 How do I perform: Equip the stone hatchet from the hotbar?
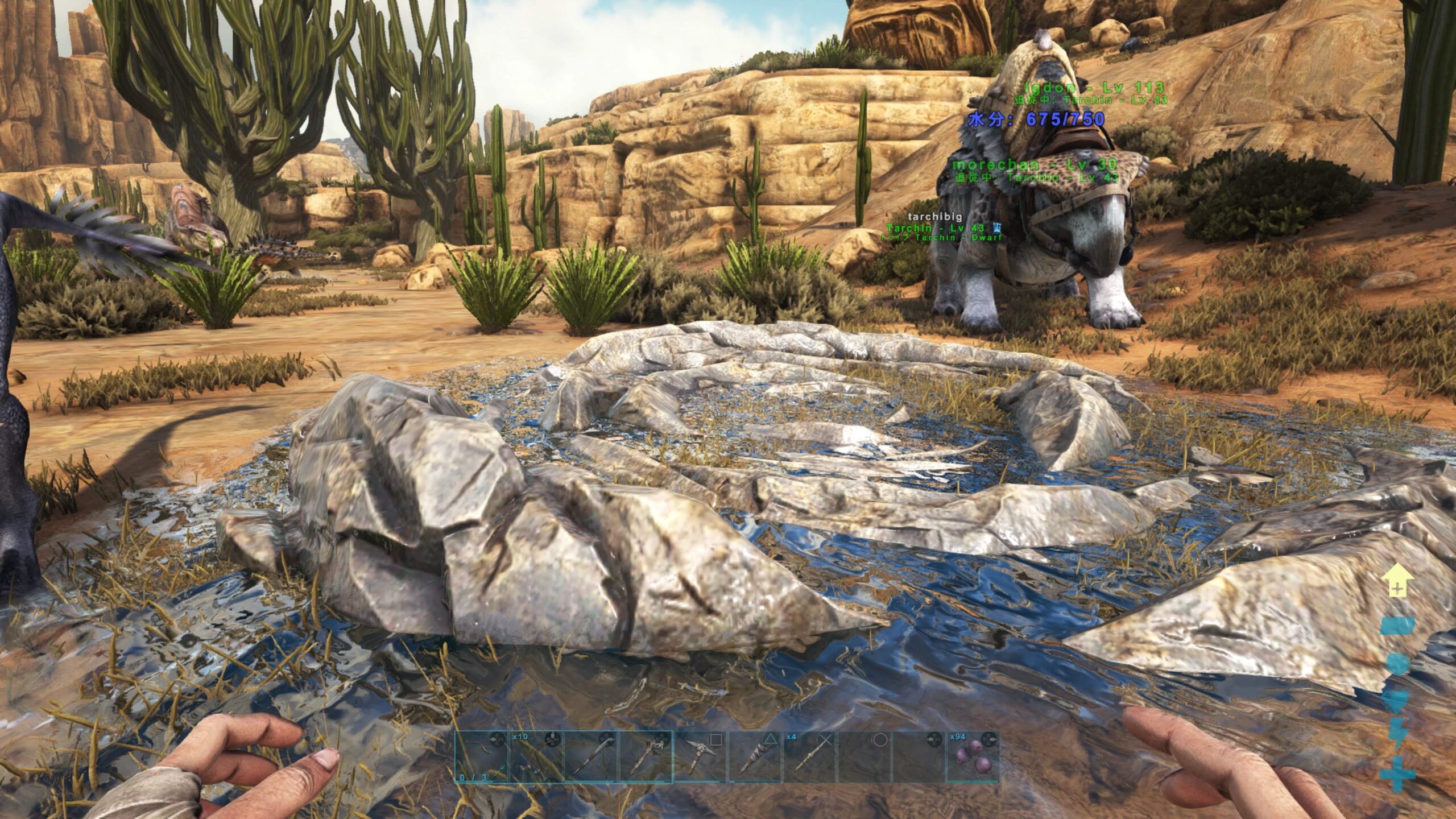646,757
